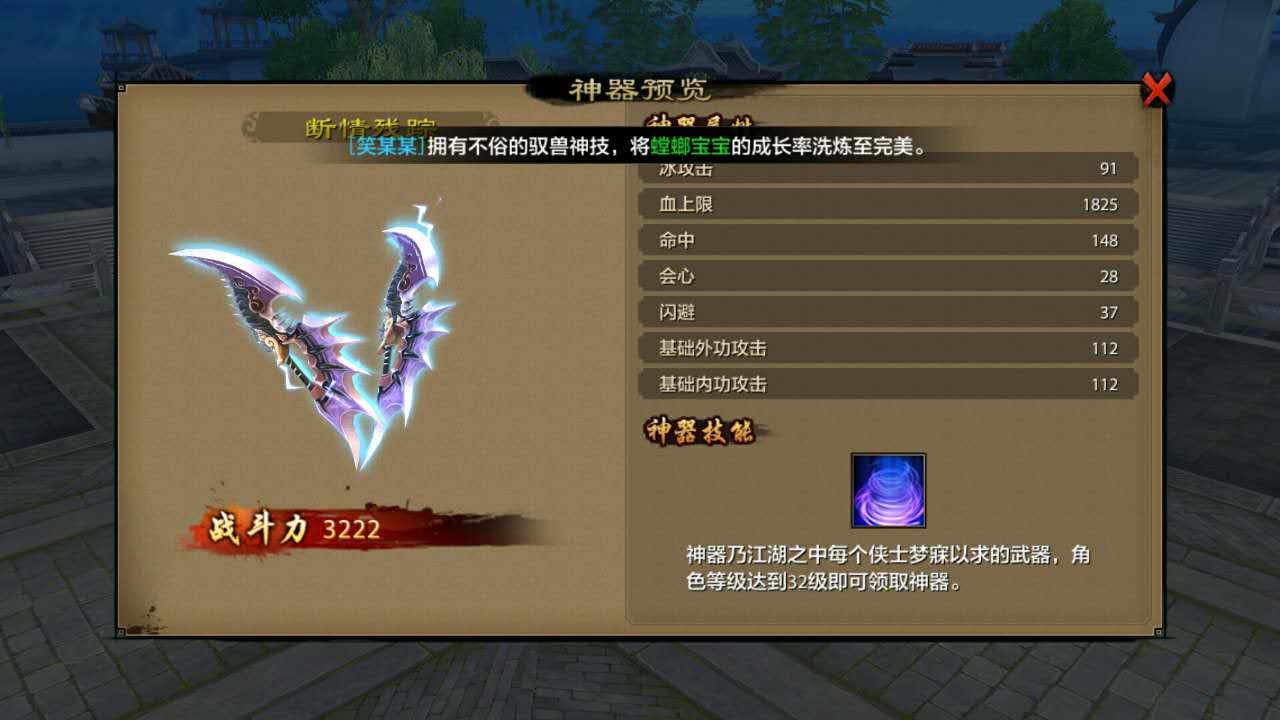Close the artifact preview with red X

pyautogui.click(x=1157, y=89)
